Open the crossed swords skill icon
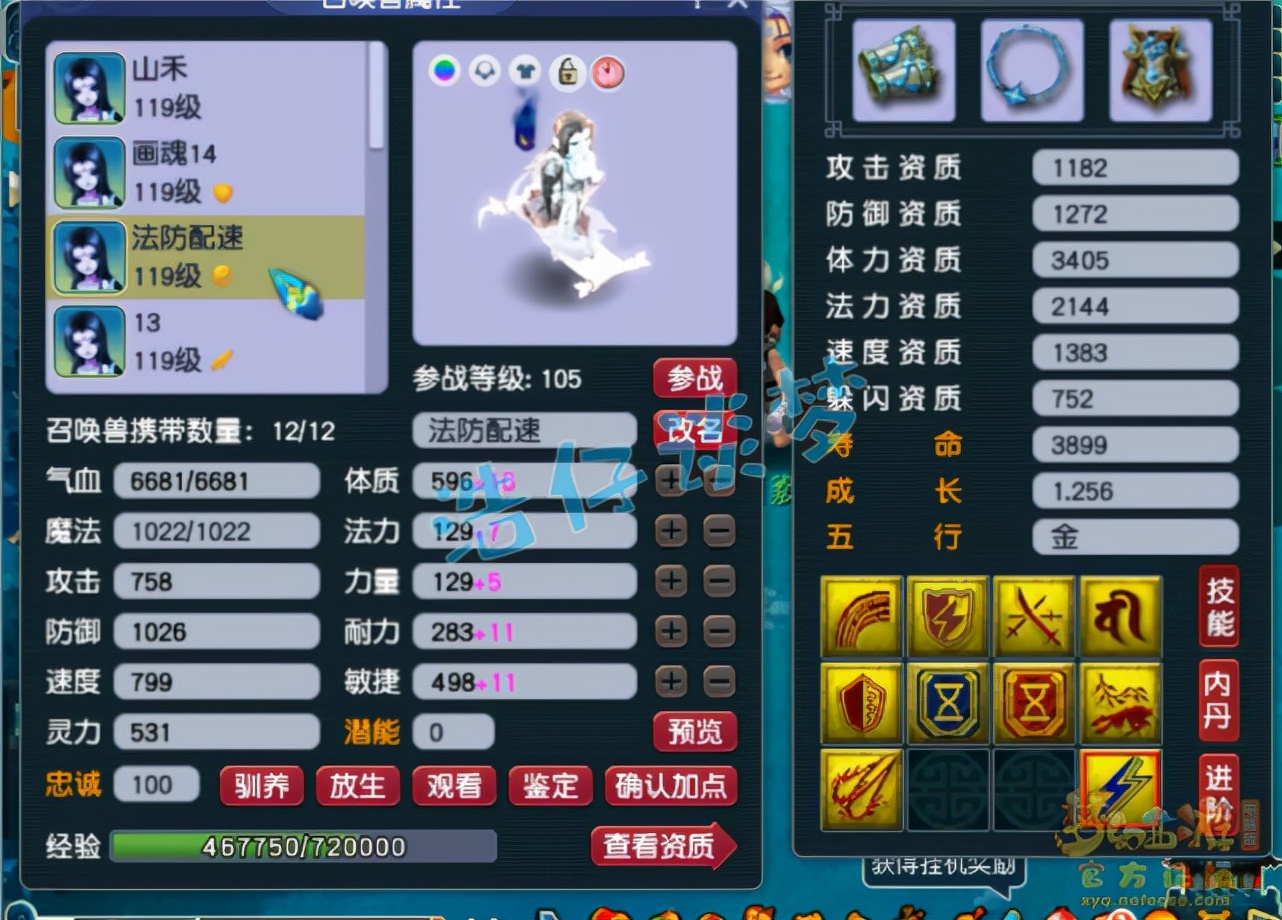 (1034, 617)
